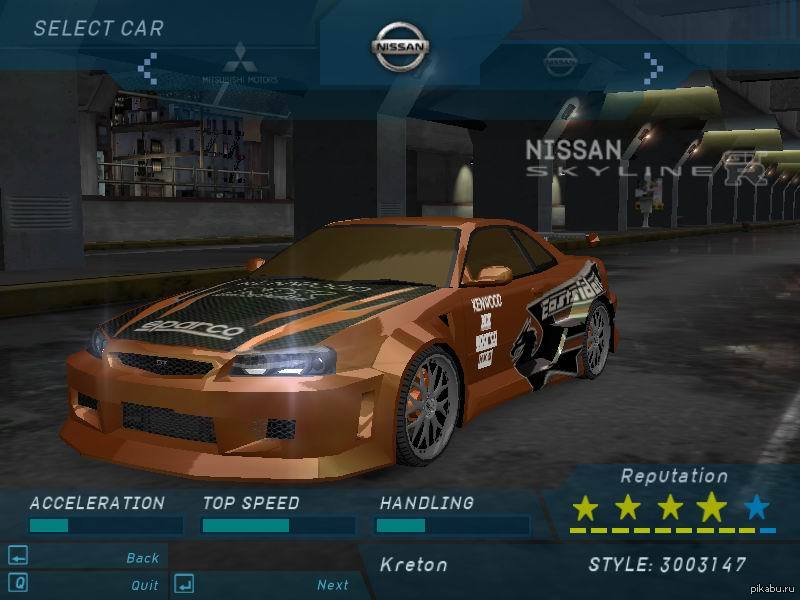
Task: Choose the central Nissan brand logo
Action: click(x=400, y=47)
